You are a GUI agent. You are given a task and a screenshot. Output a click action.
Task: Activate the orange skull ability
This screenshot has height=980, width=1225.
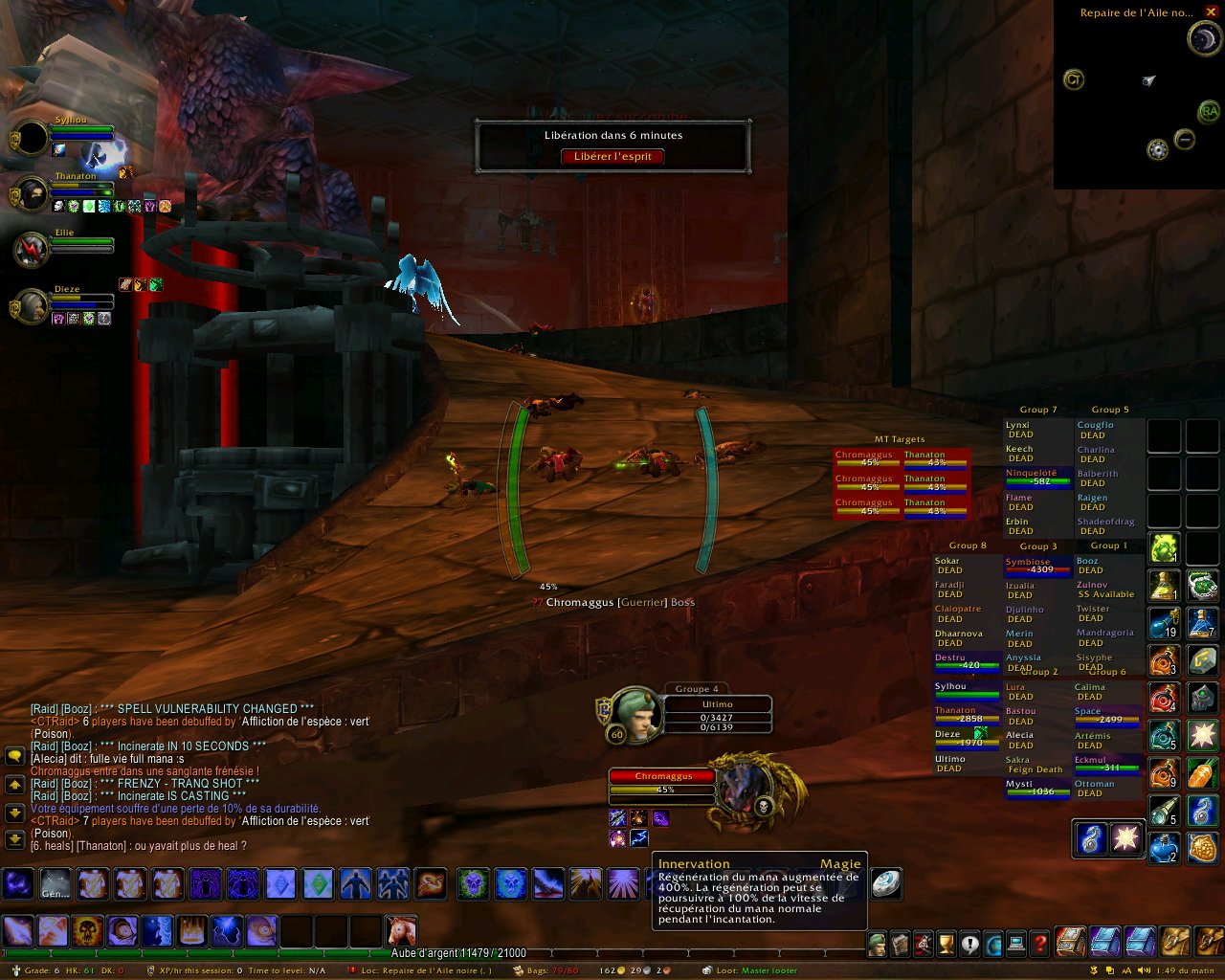click(88, 930)
